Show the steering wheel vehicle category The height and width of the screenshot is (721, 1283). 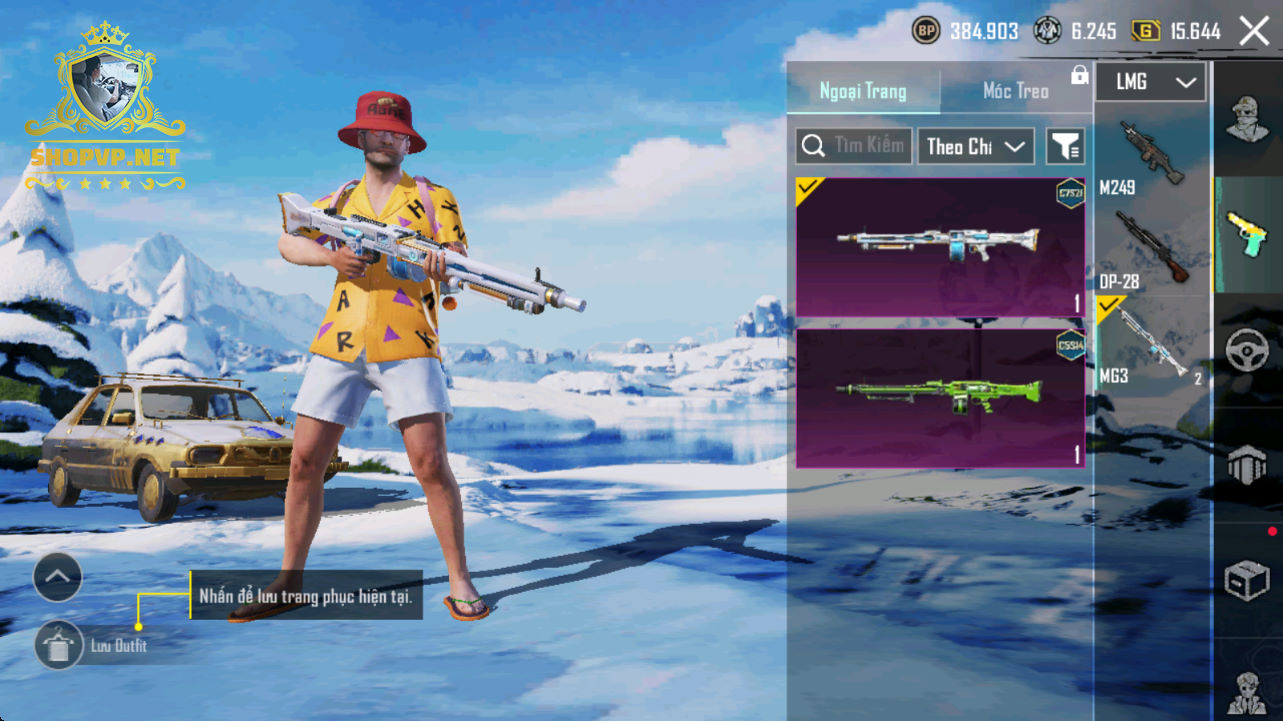(x=1246, y=350)
